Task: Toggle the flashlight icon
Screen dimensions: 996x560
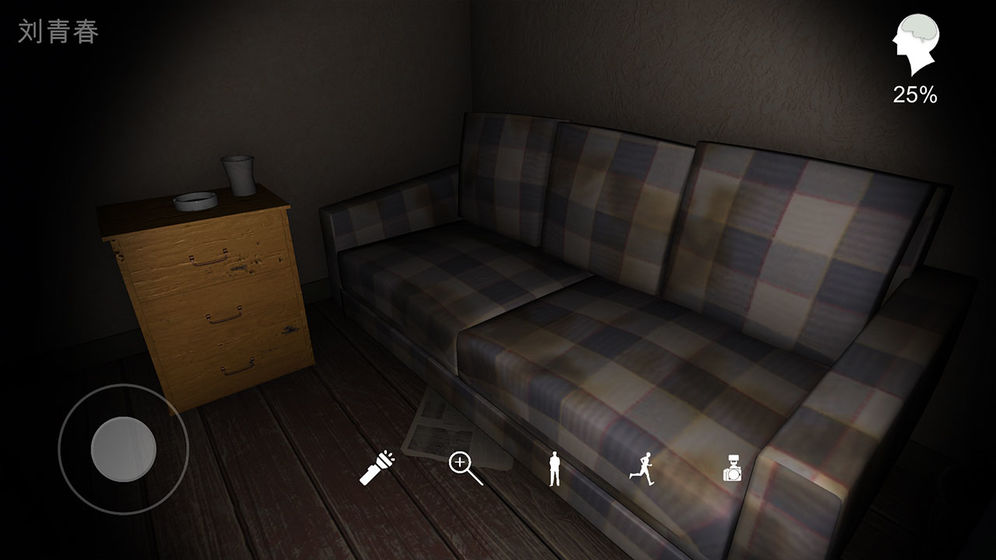Action: (377, 467)
